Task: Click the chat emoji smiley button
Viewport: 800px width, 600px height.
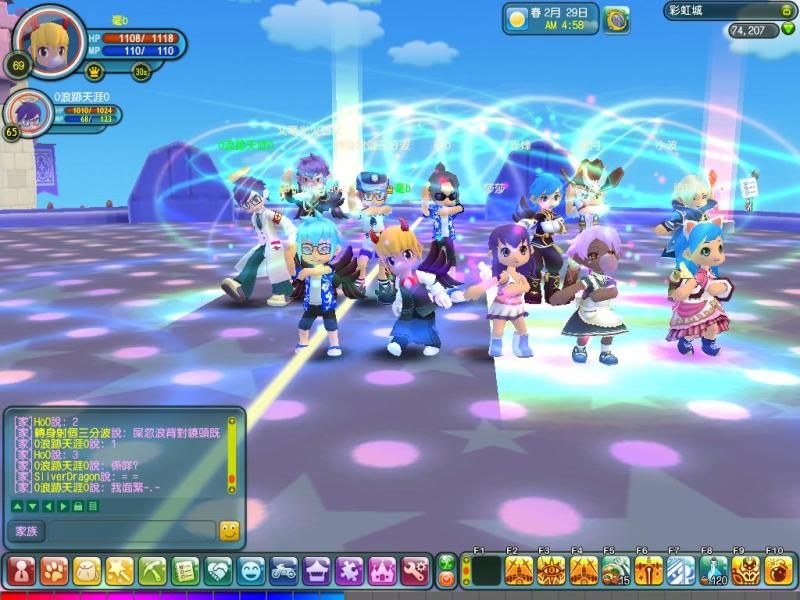Action: coord(229,531)
